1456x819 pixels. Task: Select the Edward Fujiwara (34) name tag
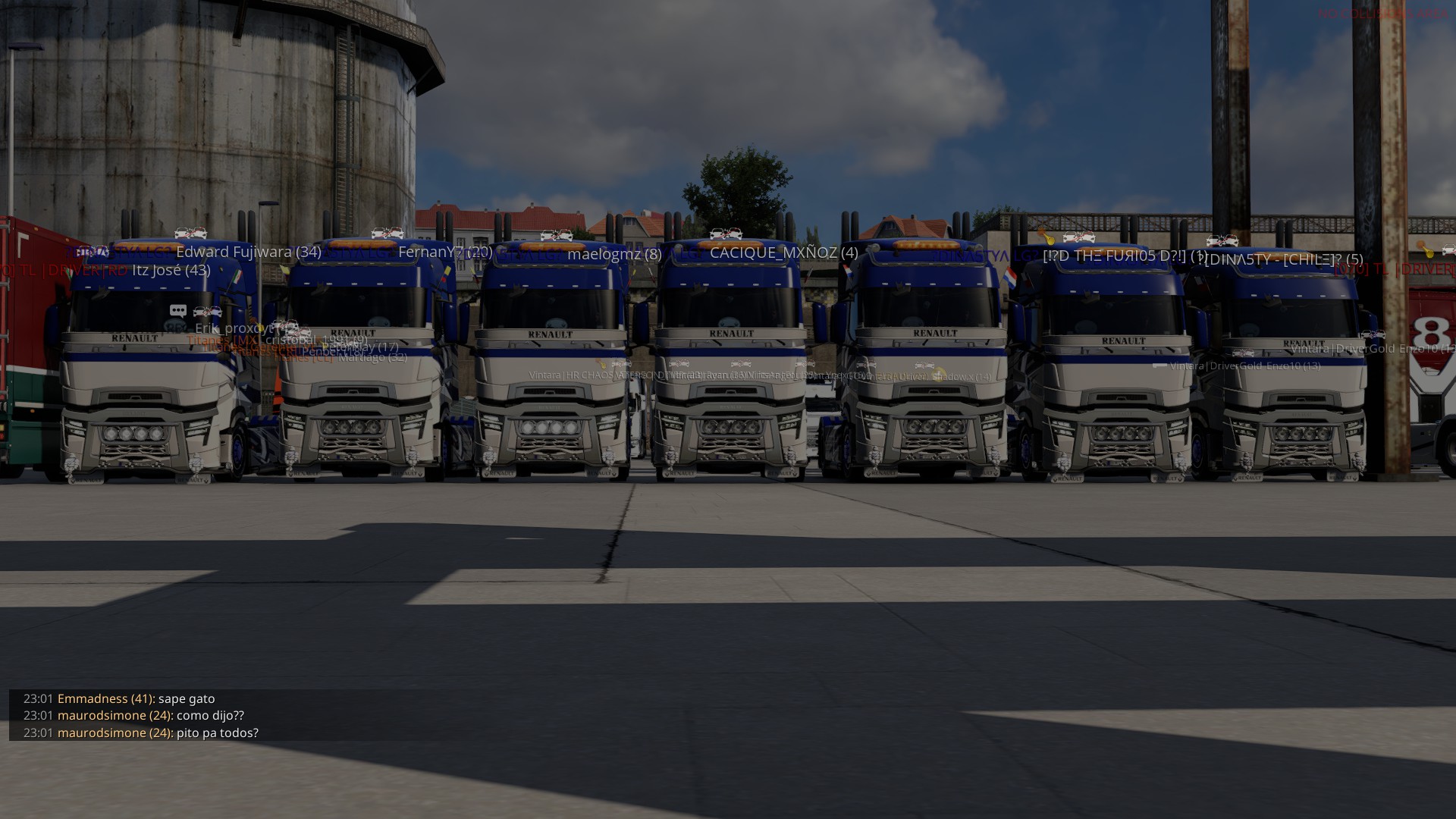click(248, 252)
